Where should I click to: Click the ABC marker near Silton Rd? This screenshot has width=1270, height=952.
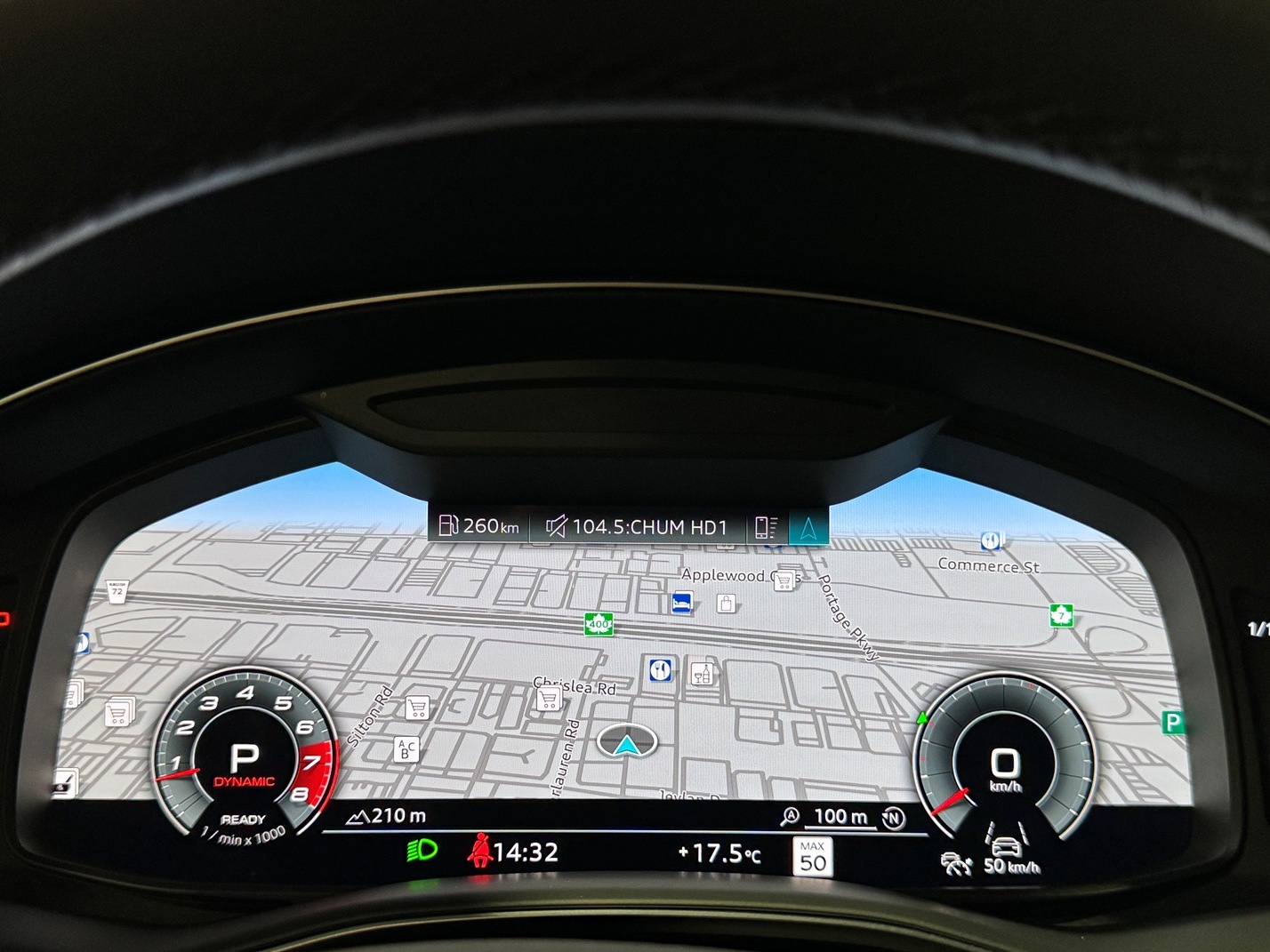pos(406,748)
